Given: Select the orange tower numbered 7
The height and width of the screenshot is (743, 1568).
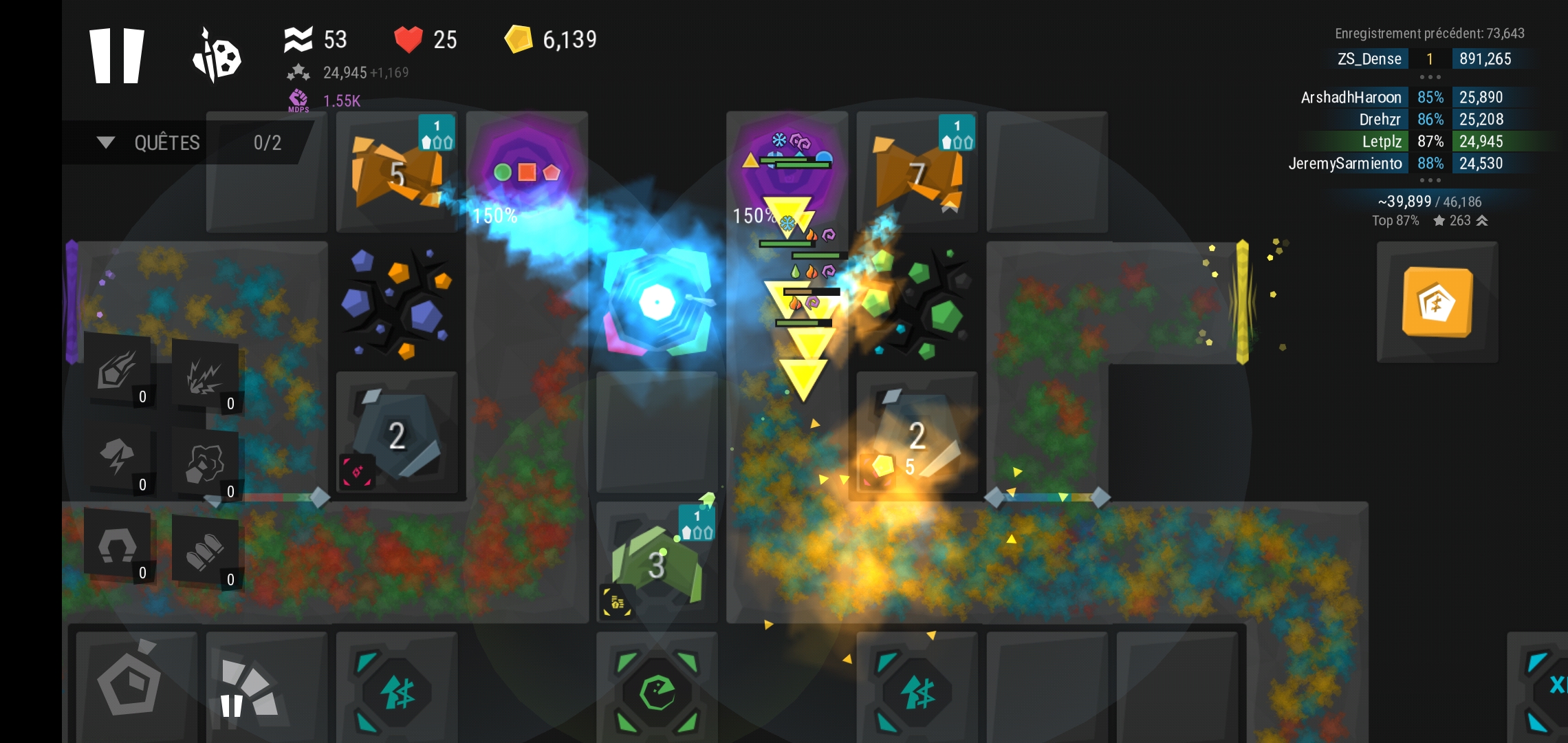Looking at the screenshot, I should pos(917,173).
